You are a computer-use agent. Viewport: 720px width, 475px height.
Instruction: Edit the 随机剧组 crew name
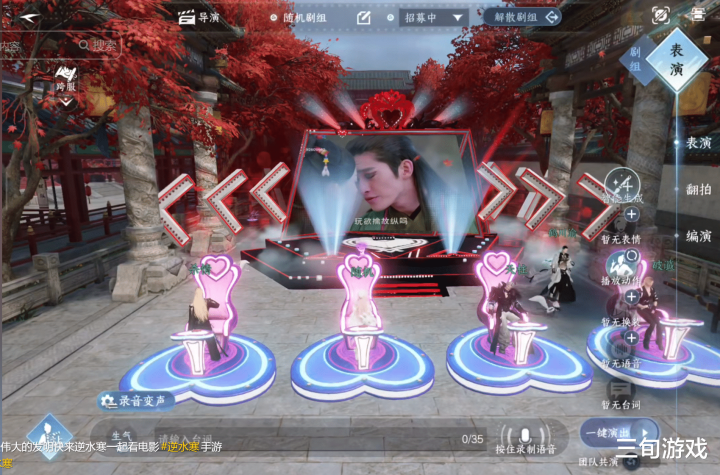(364, 17)
